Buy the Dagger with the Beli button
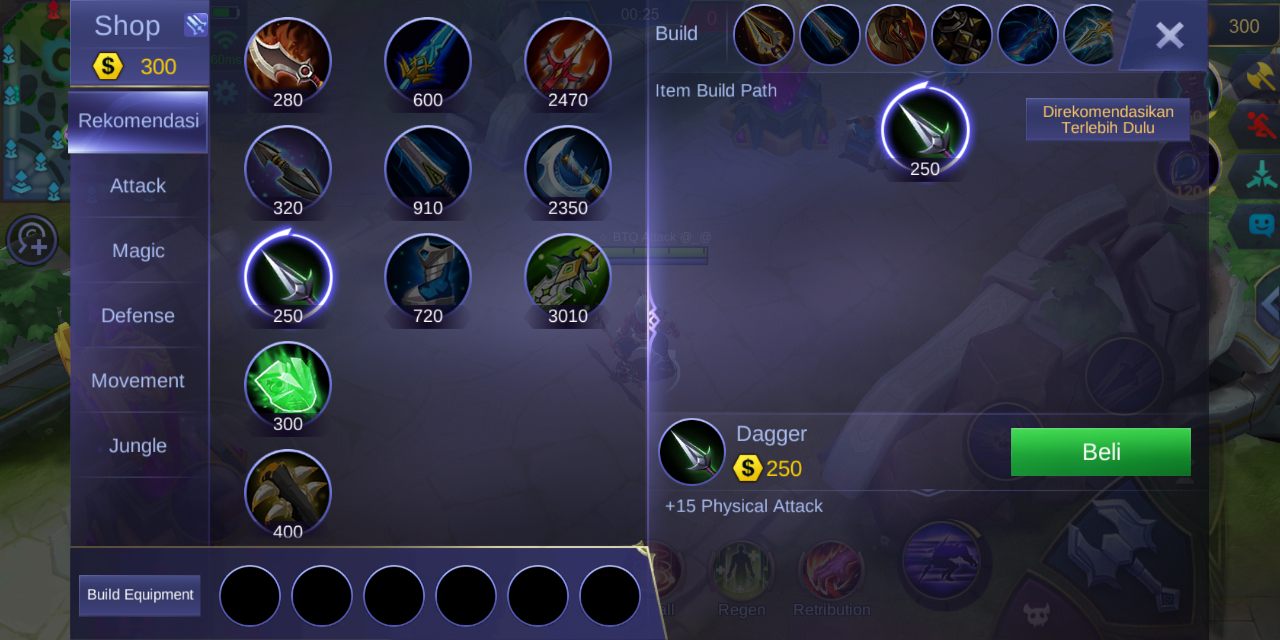This screenshot has height=640, width=1280. pyautogui.click(x=1100, y=452)
